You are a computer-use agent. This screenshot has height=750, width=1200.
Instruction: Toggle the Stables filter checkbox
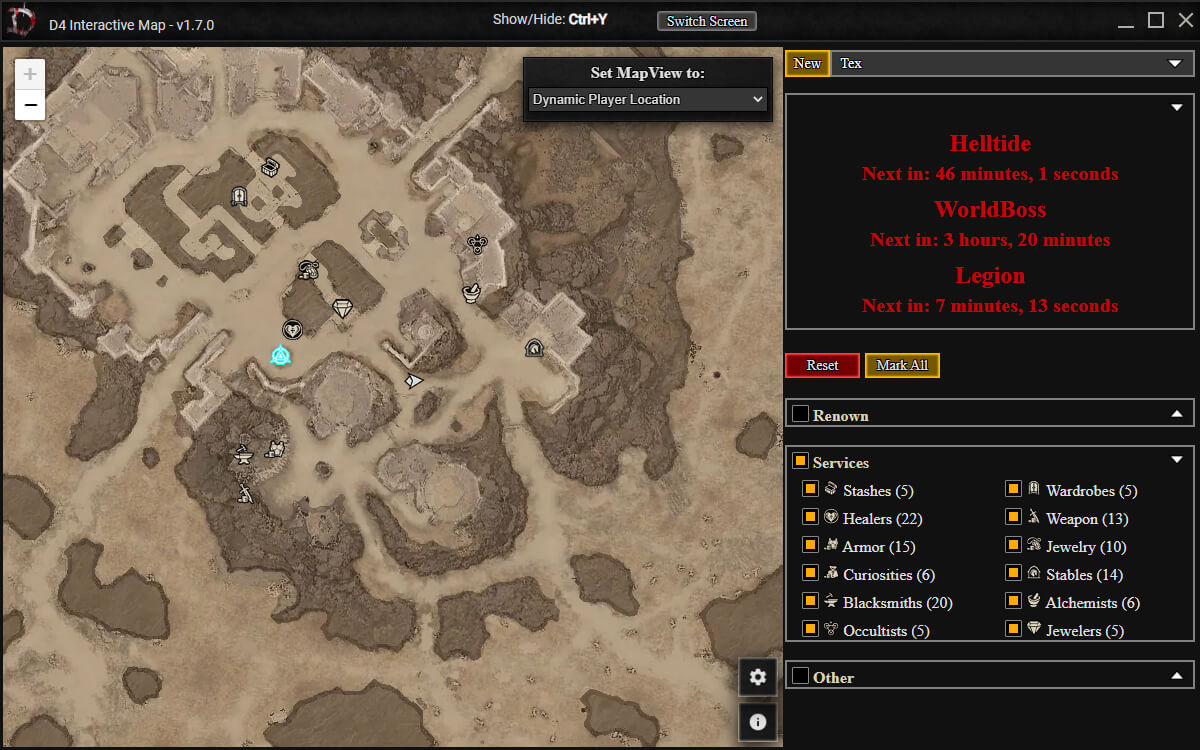(x=1013, y=573)
